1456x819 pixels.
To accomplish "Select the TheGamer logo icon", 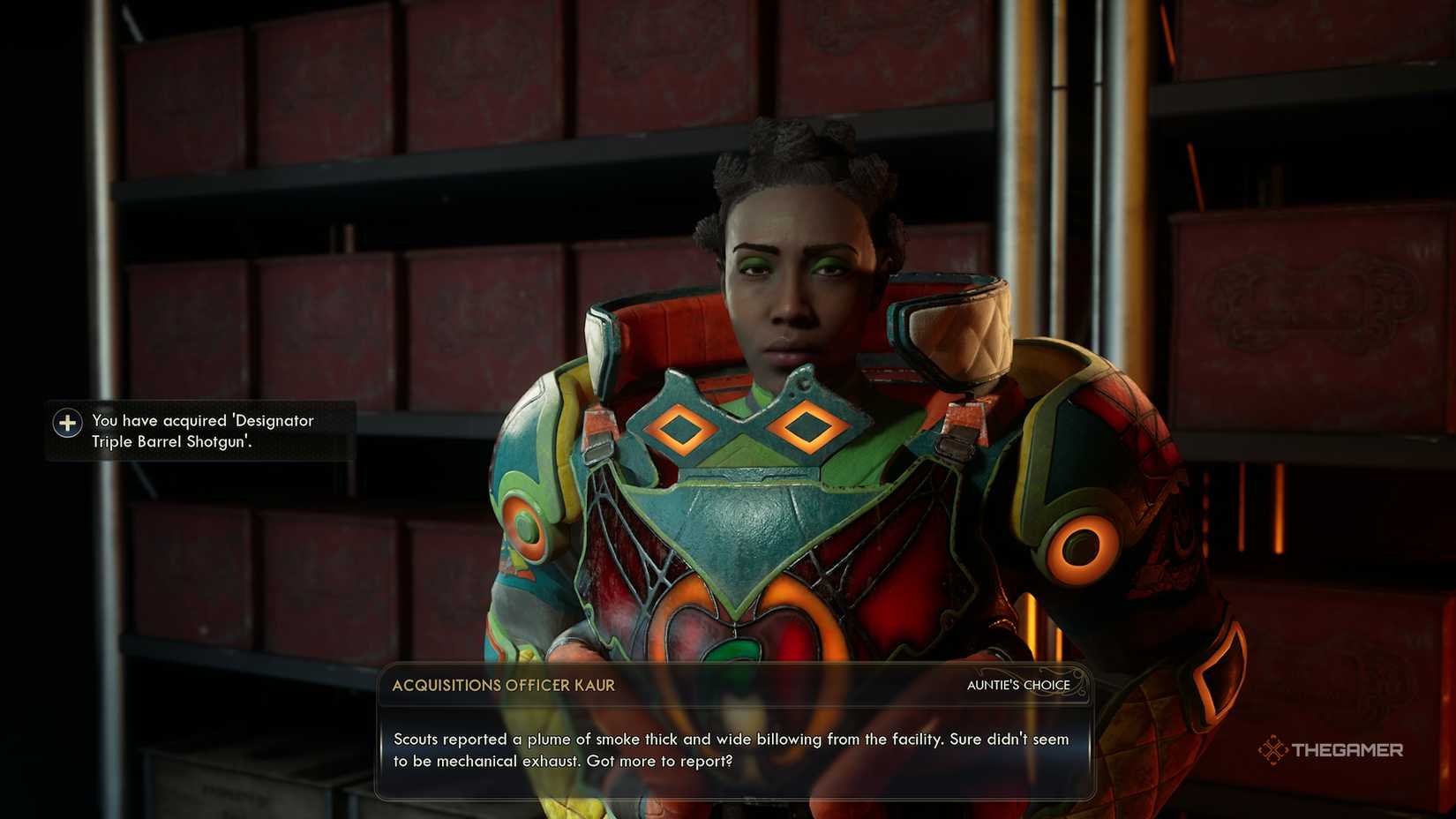I will click(x=1272, y=750).
